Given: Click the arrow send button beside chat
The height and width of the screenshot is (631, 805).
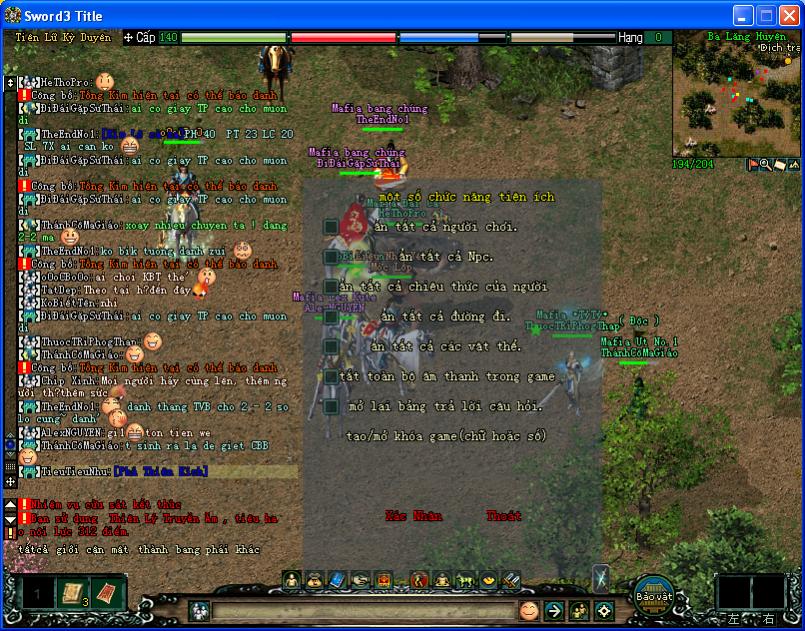Looking at the screenshot, I should (555, 610).
